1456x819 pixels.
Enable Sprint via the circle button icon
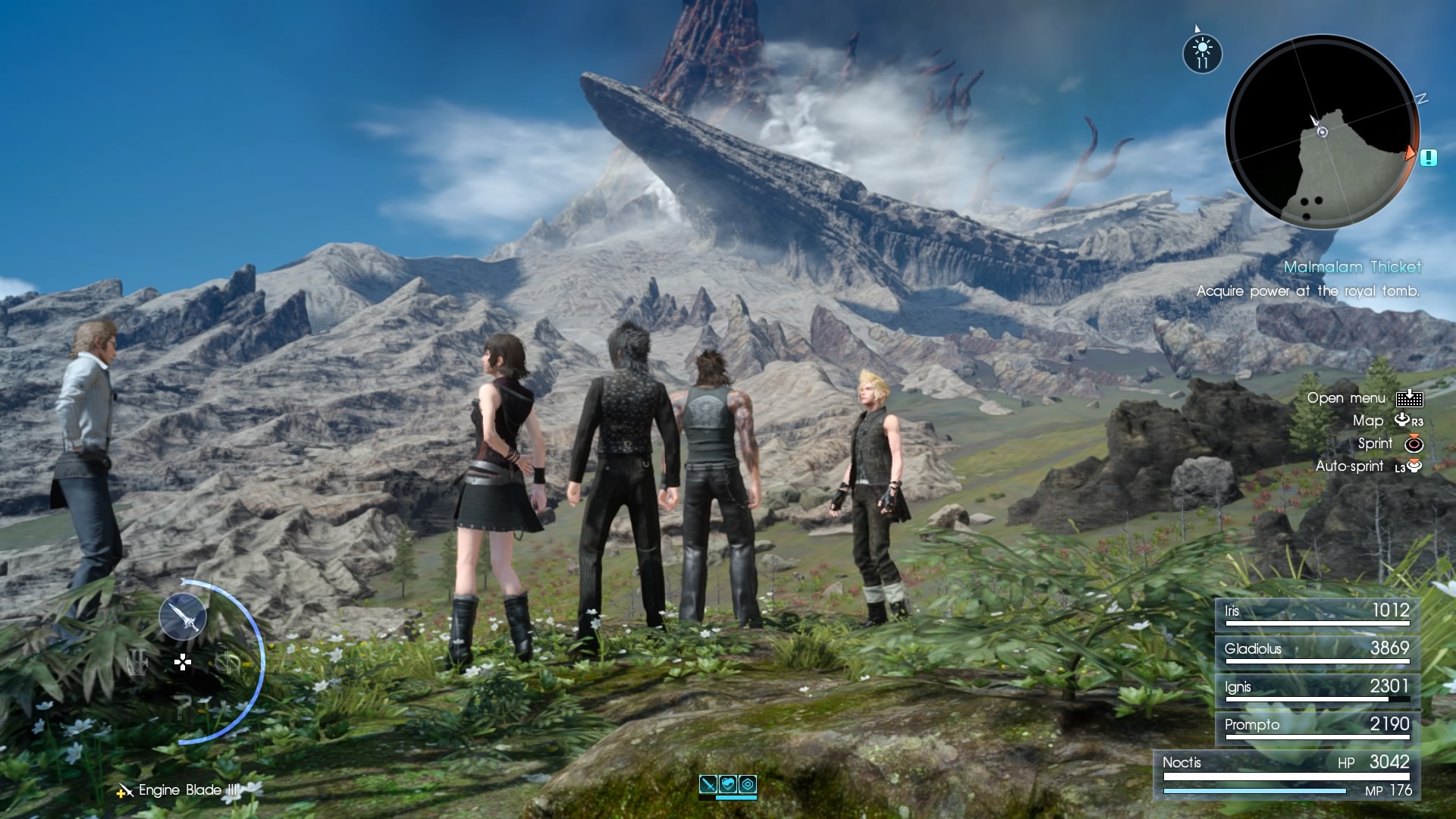coord(1416,444)
